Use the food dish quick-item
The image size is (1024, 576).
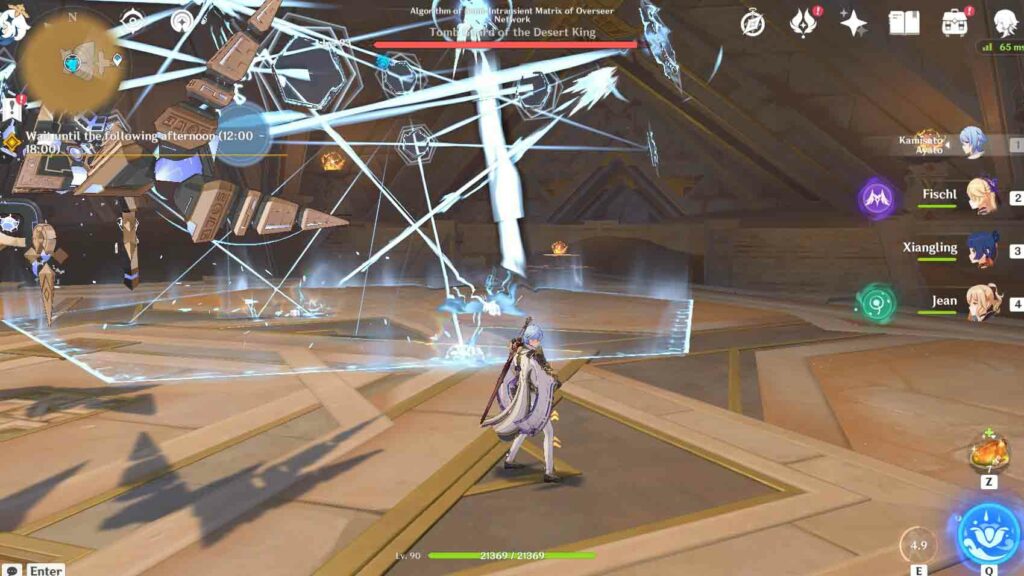(x=988, y=456)
